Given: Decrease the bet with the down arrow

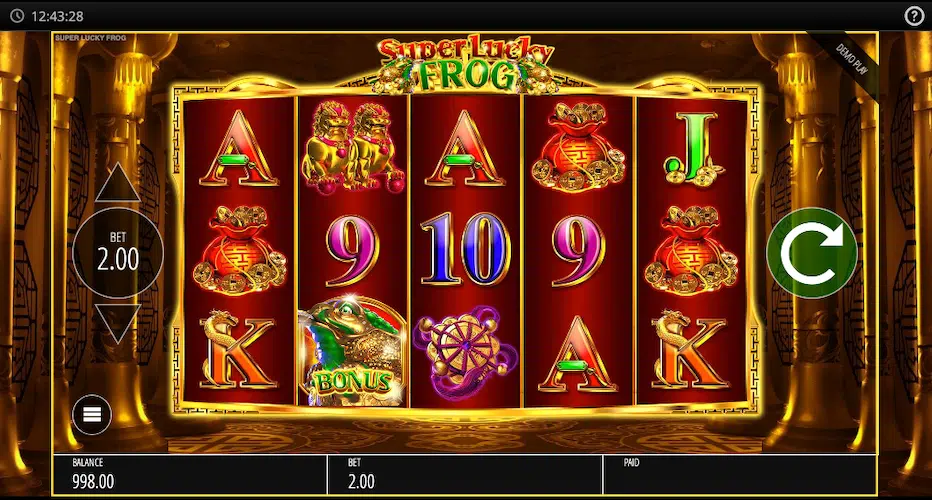Looking at the screenshot, I should coord(118,322).
